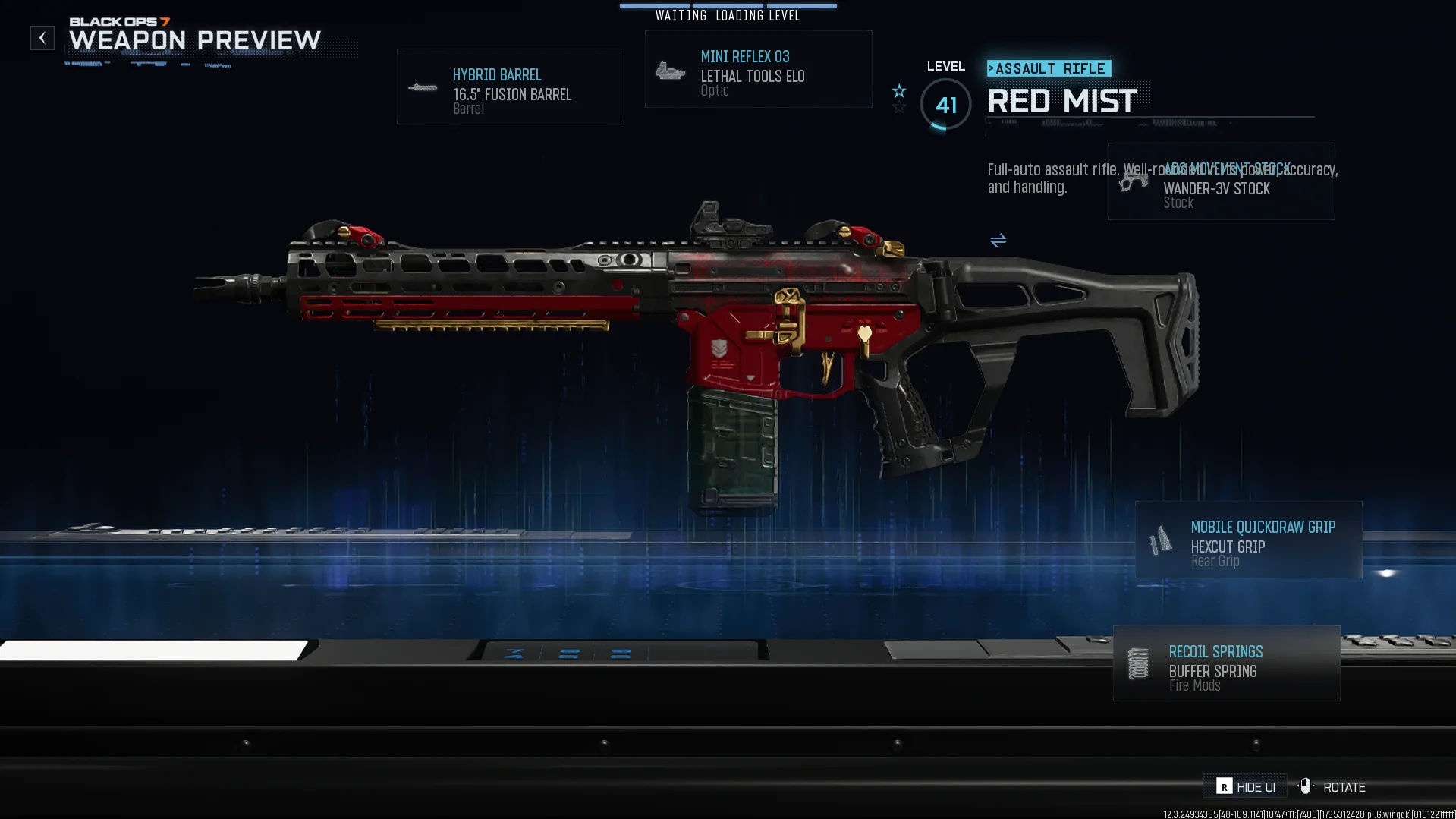Open the Mini Reflex 03 optic attachment
This screenshot has height=819, width=1456.
758,70
